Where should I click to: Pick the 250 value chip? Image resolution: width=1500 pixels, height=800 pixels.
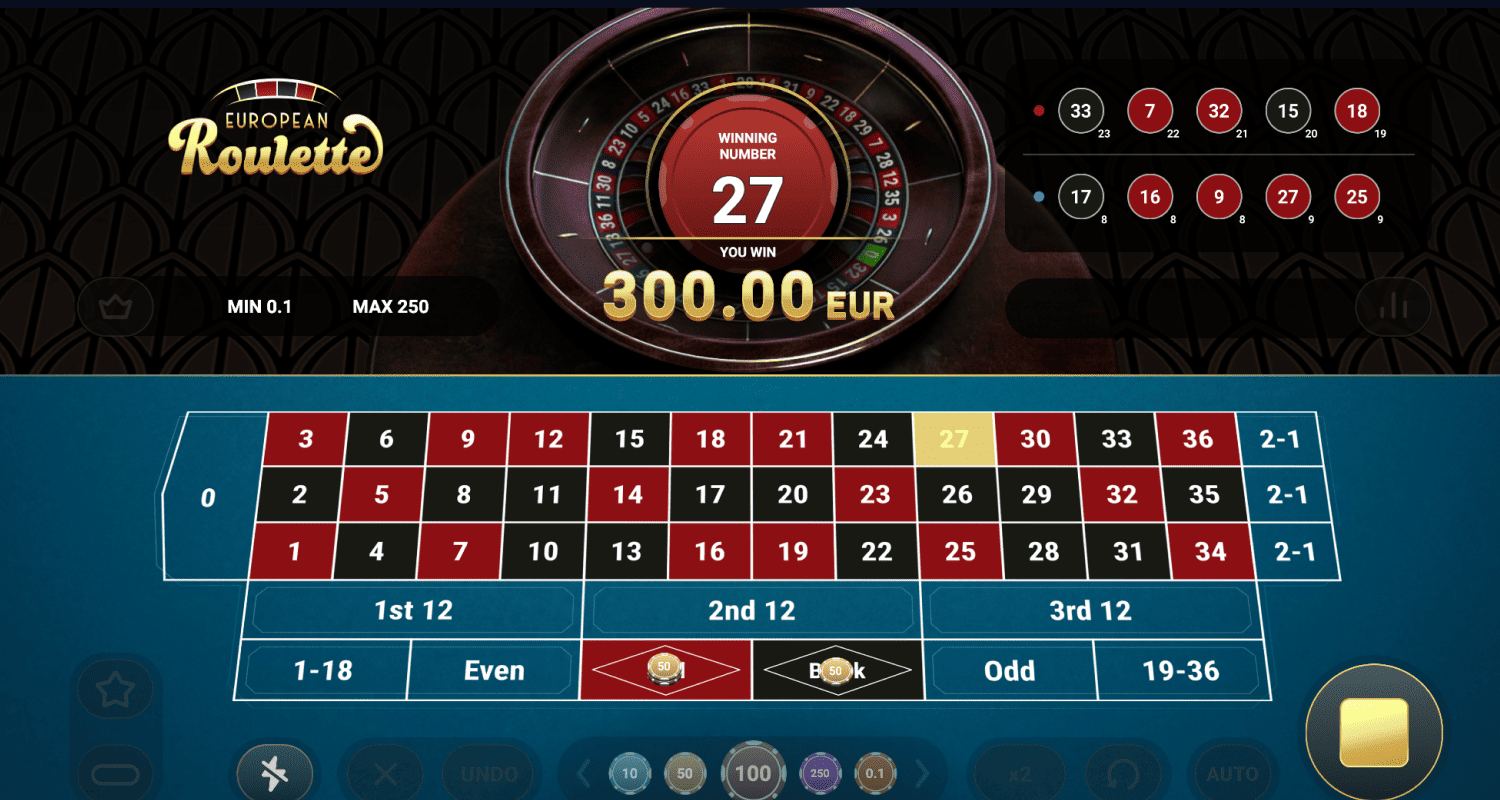click(820, 773)
